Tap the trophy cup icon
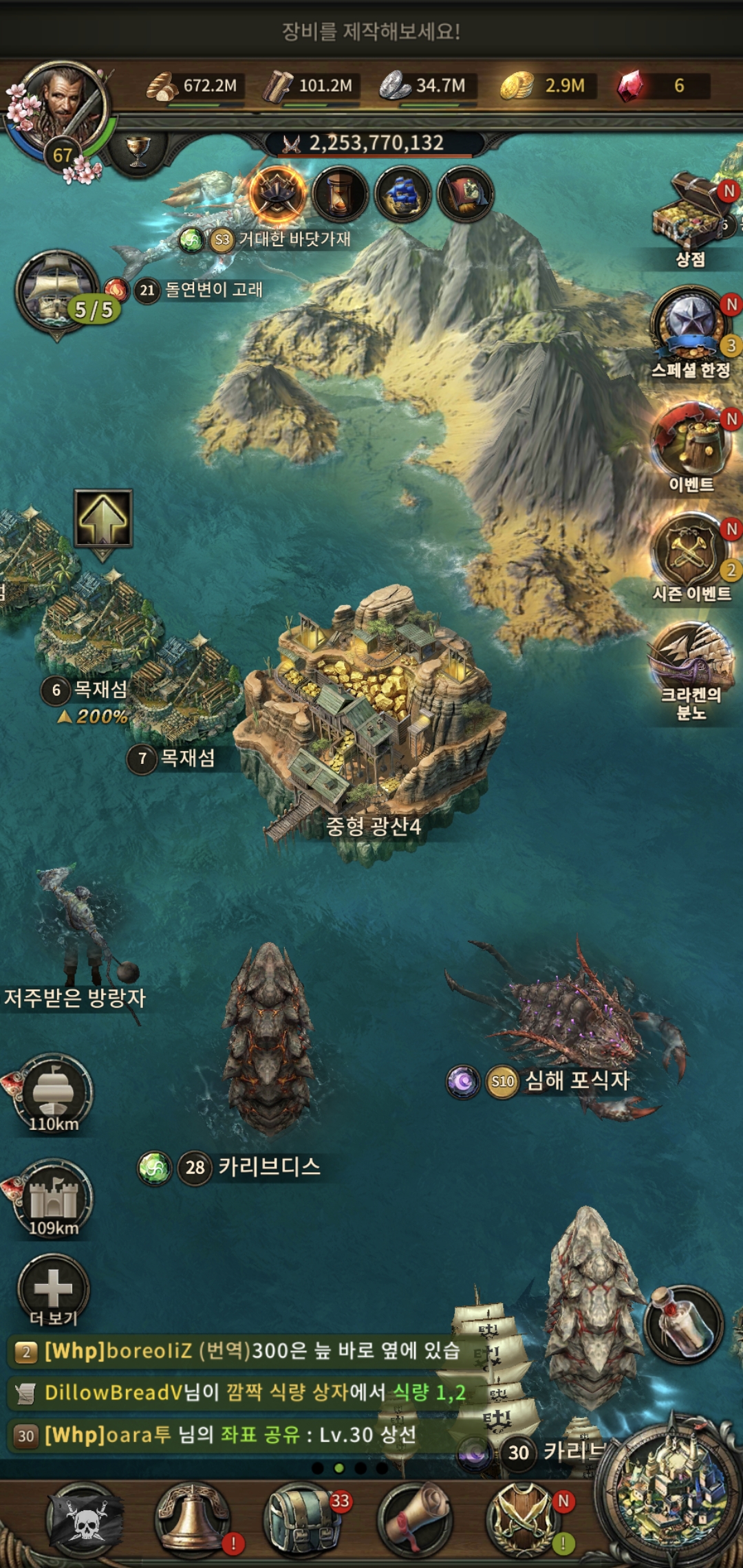Image resolution: width=743 pixels, height=1568 pixels. (138, 151)
